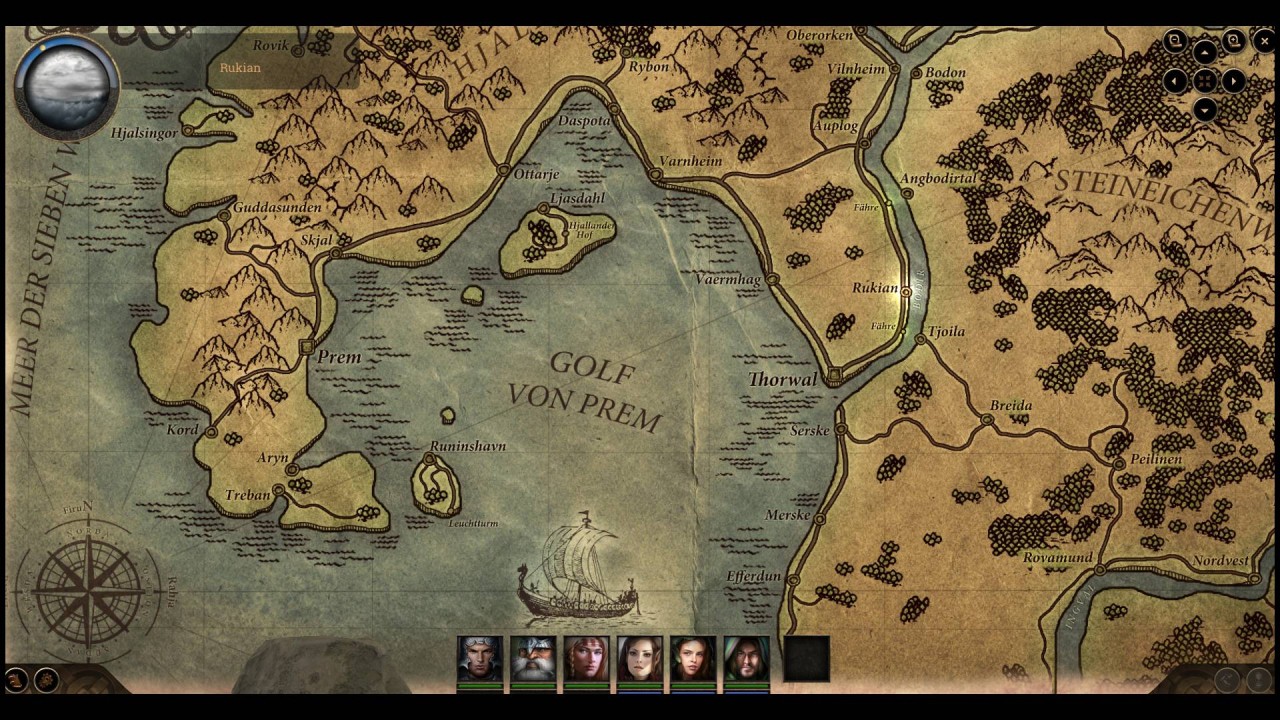This screenshot has height=720, width=1280.
Task: Open the scroll icon menu at bottom-left
Action: click(16, 681)
